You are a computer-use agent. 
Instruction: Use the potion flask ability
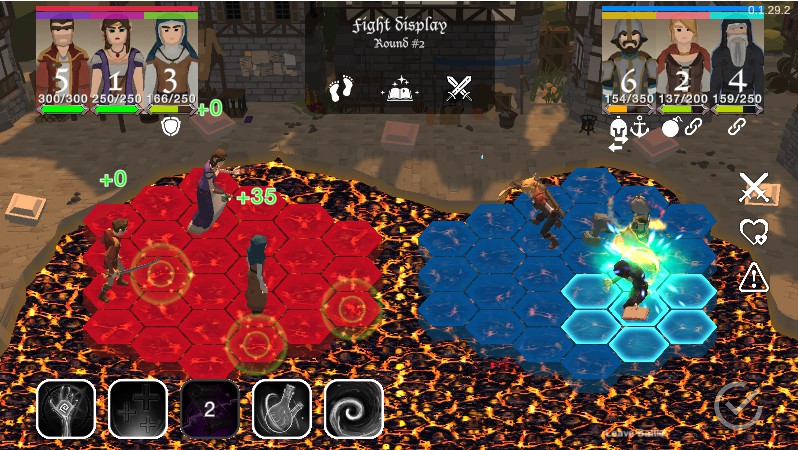282,409
